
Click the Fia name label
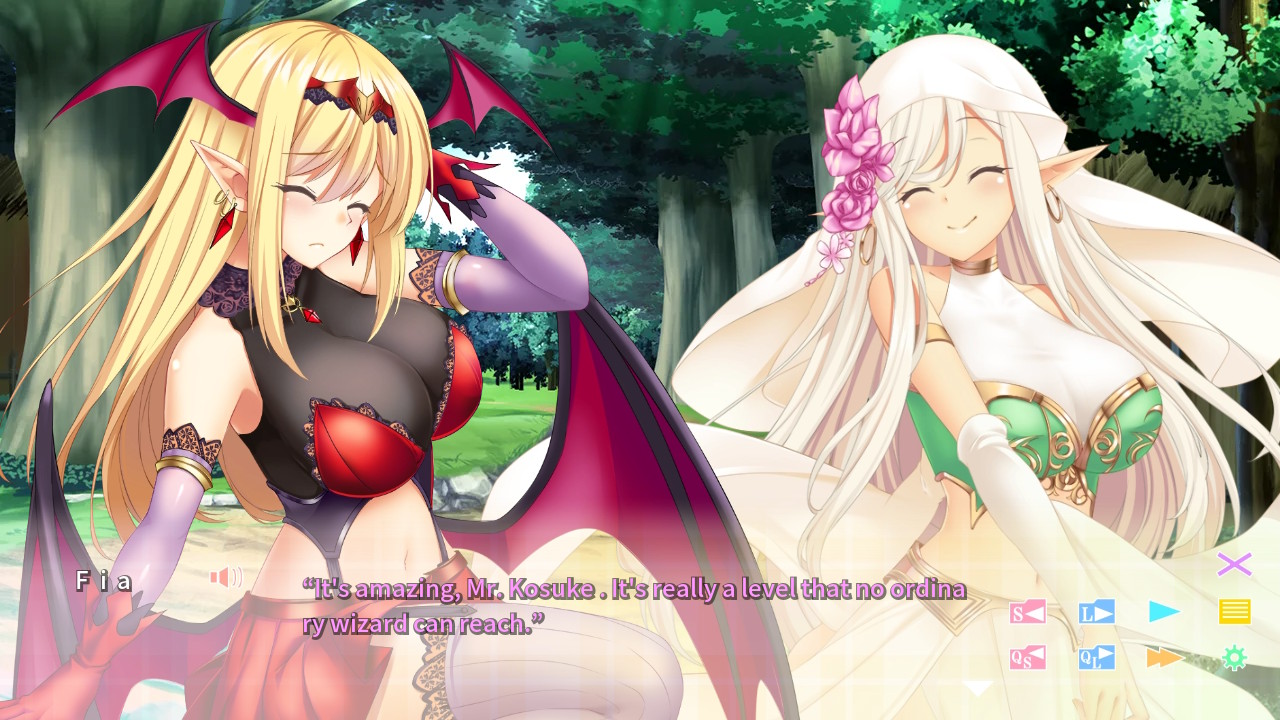[x=105, y=578]
